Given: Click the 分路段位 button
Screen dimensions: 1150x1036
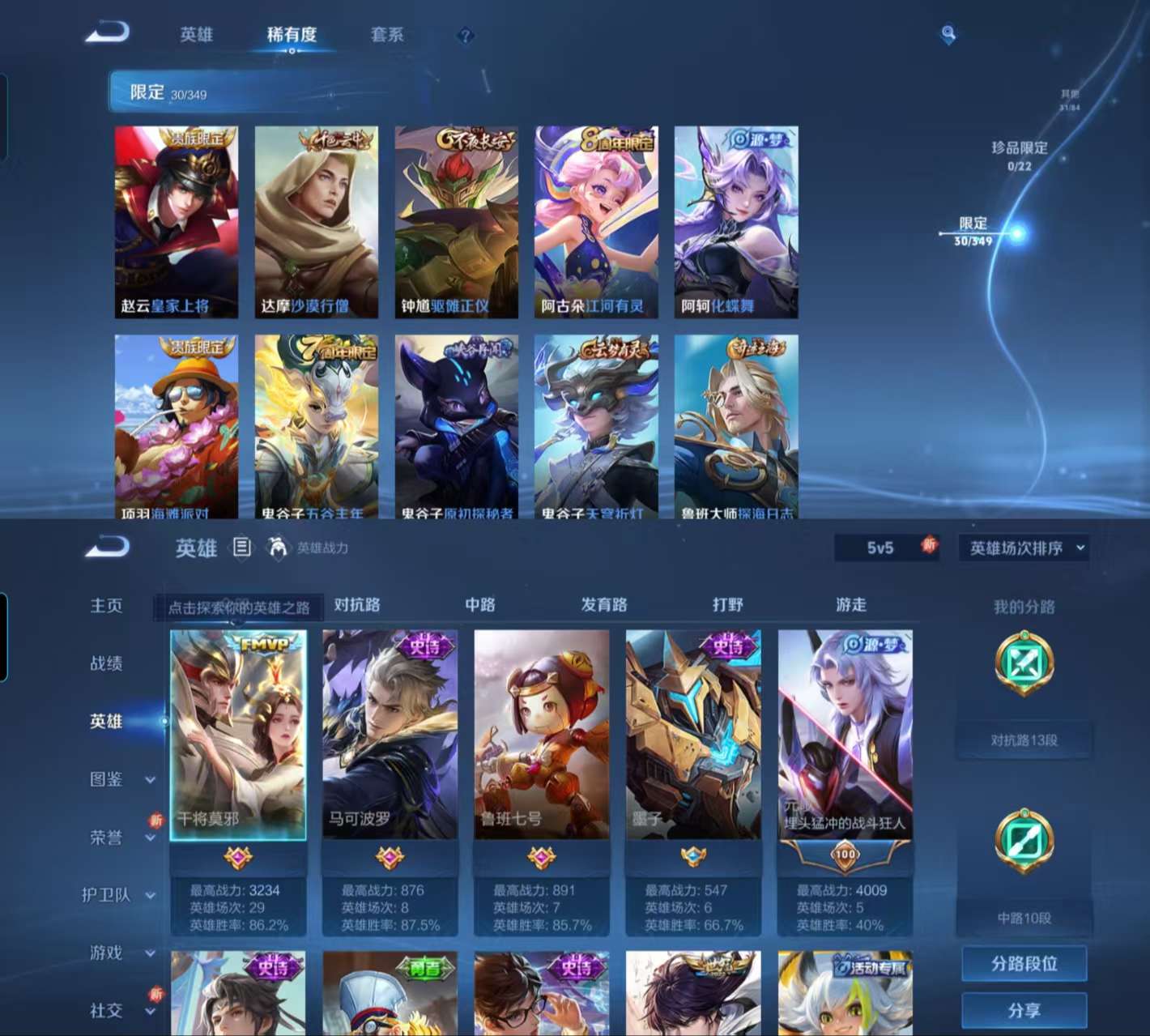Looking at the screenshot, I should (x=1023, y=966).
